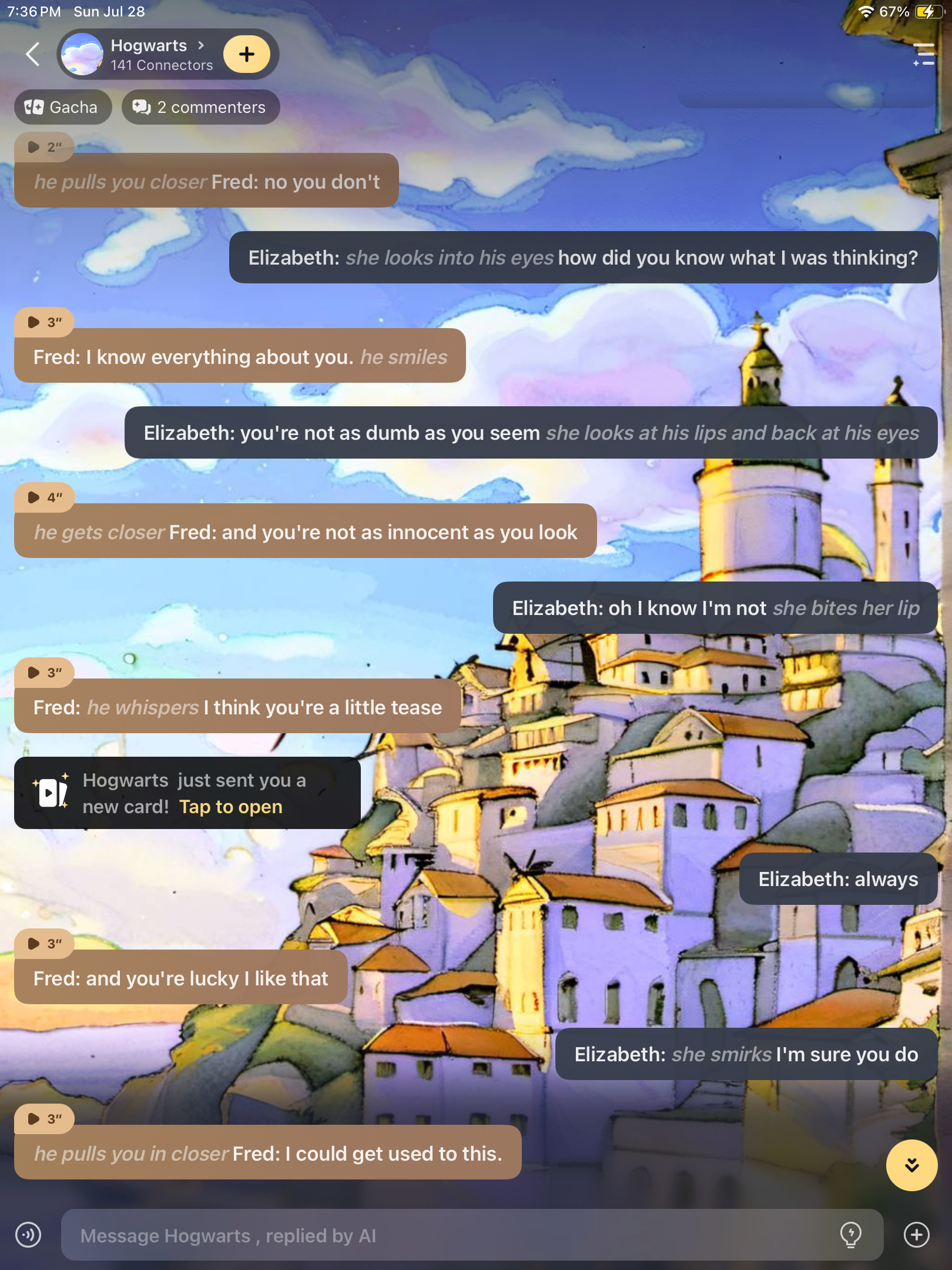Play audio for "you're lucky I like that"
This screenshot has height=1270, width=952.
click(x=45, y=944)
